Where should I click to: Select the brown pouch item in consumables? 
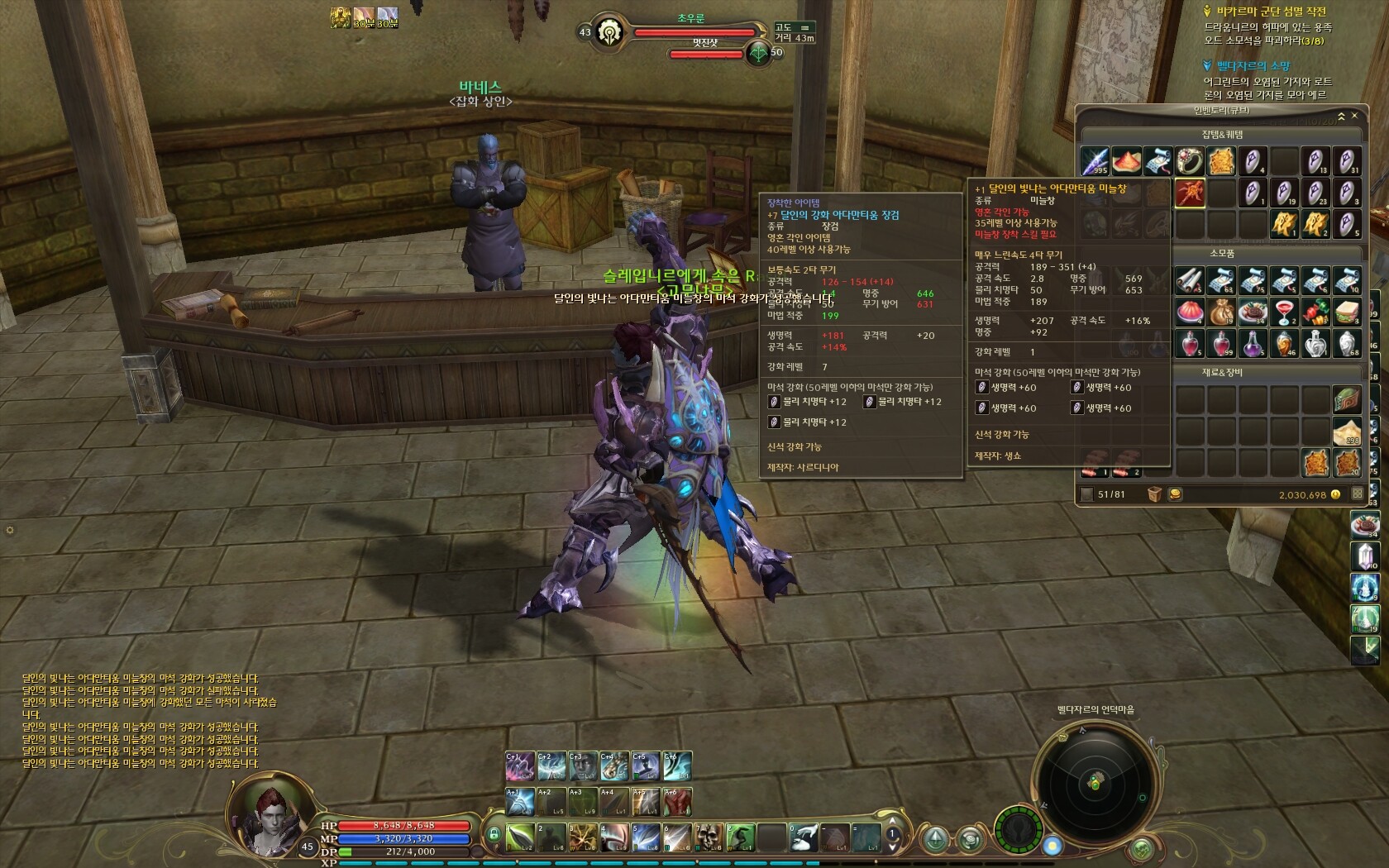[1221, 312]
